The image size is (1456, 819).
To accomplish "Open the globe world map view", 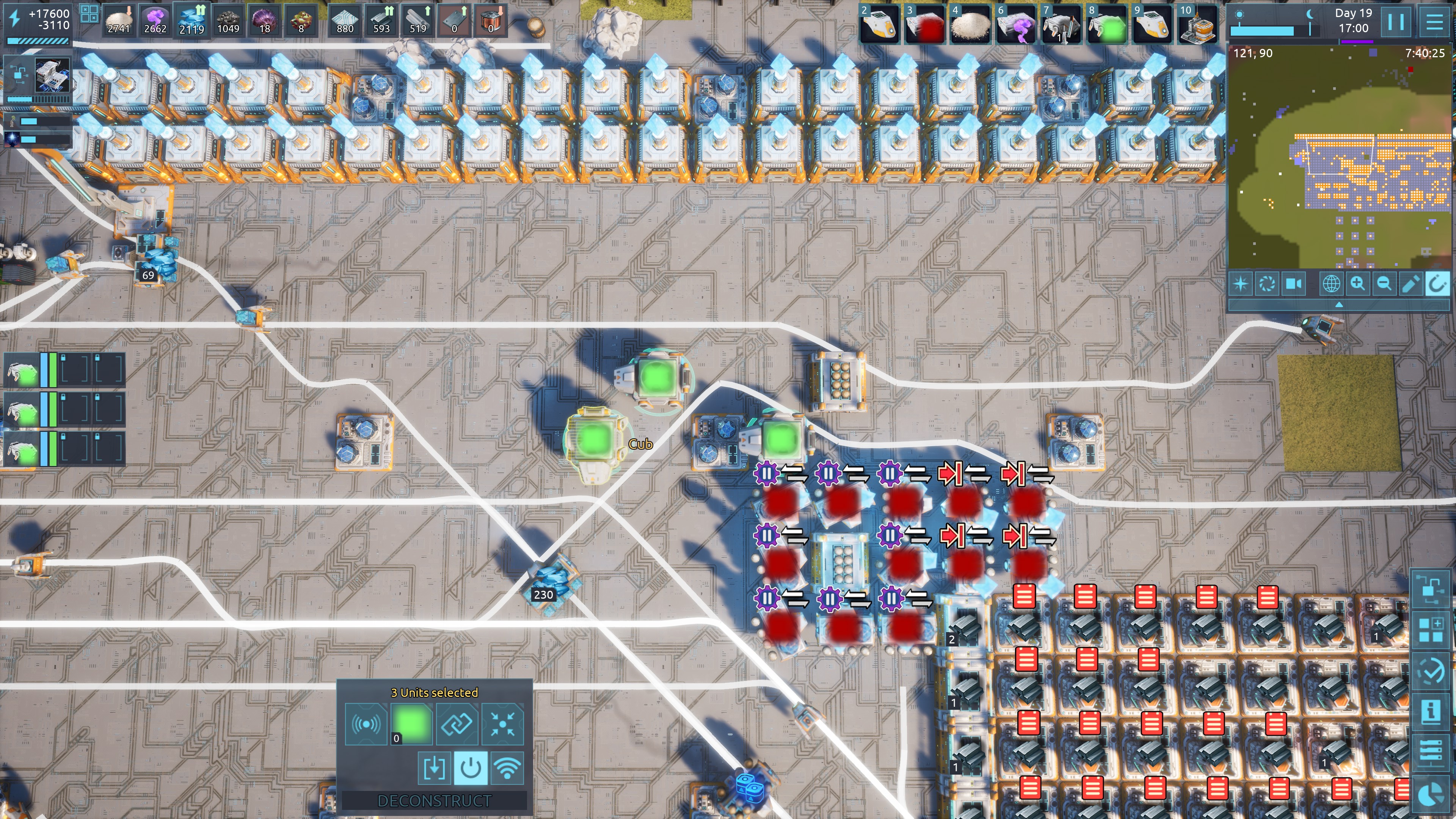I will (1330, 283).
